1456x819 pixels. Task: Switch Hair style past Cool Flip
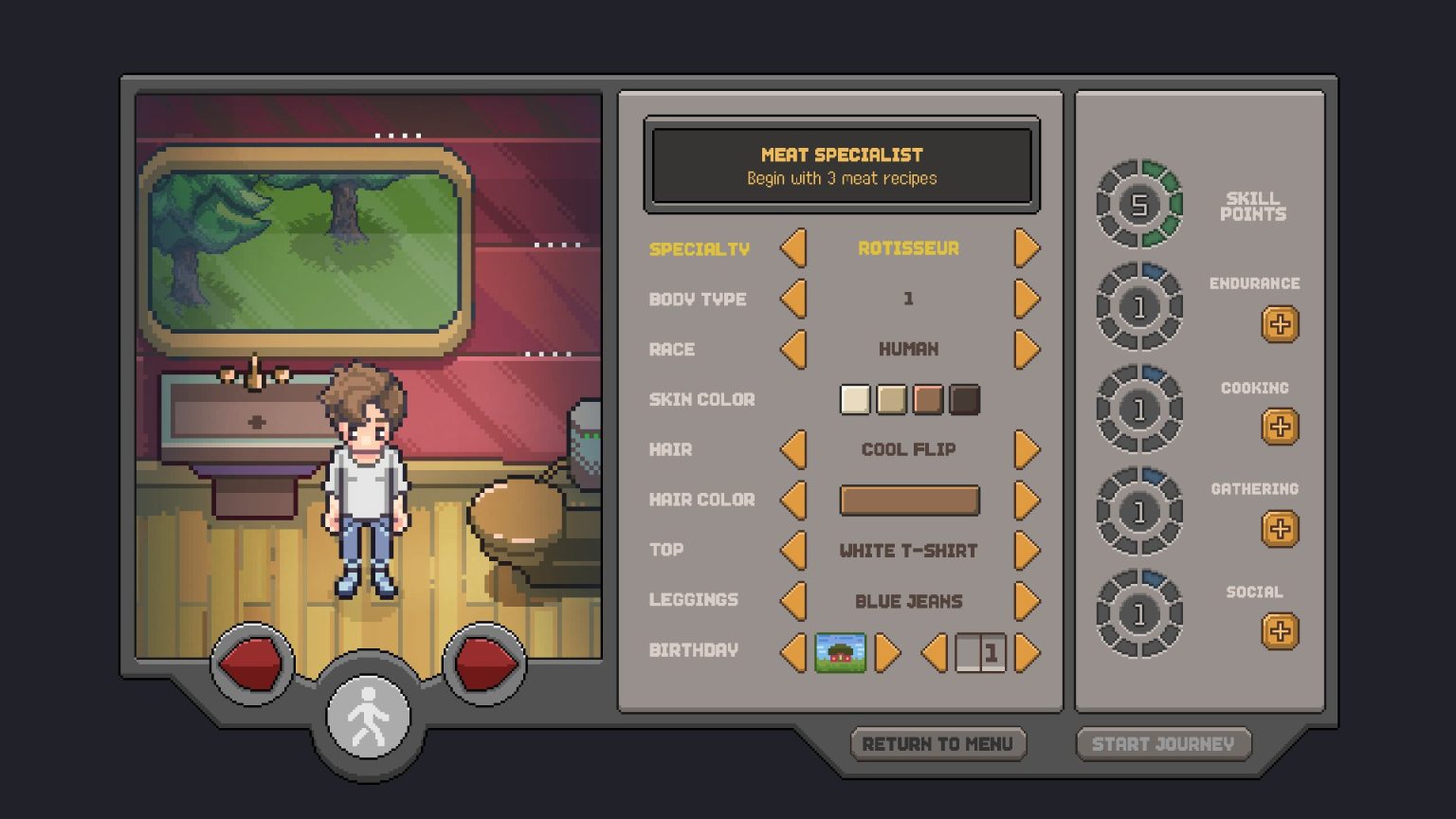point(1027,449)
